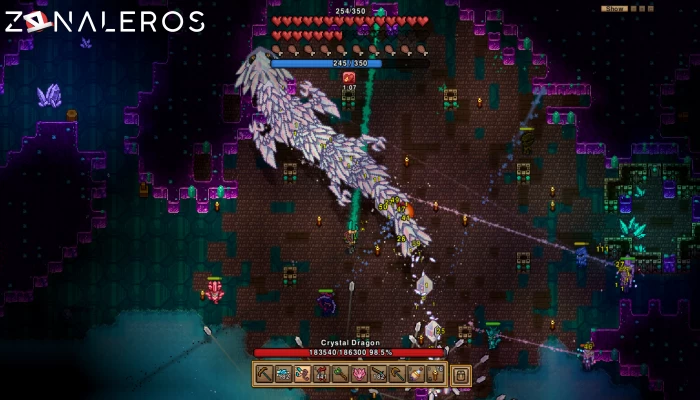Select the potion bottle hotbar slot
The height and width of the screenshot is (400, 700).
[415, 374]
